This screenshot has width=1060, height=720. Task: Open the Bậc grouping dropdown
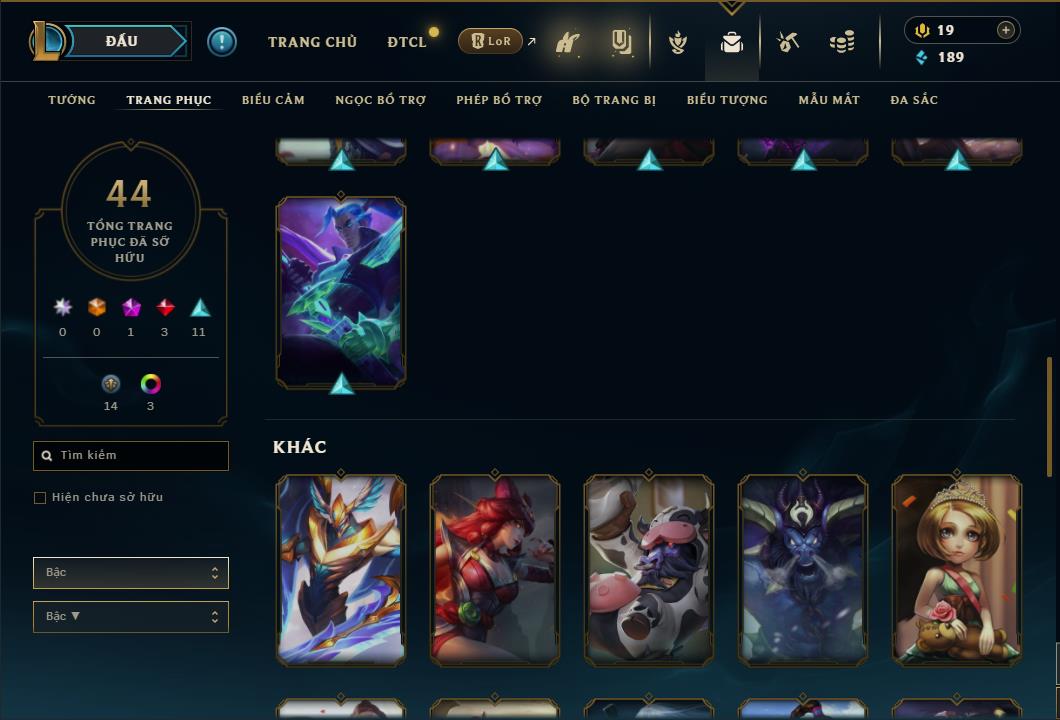[x=131, y=573]
